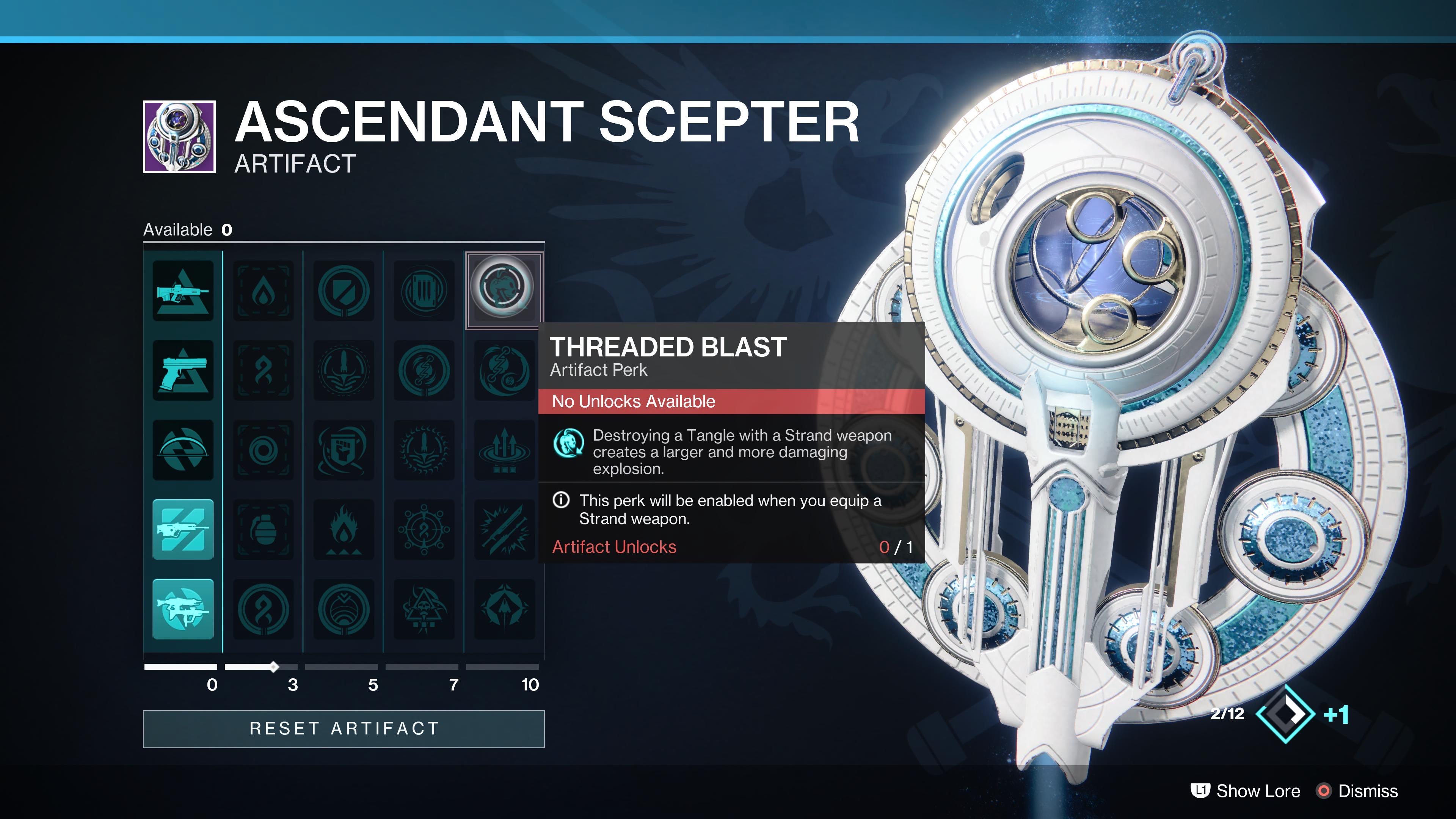1456x819 pixels.
Task: Open the Ascendant Scepter artifact thumbnail
Action: click(179, 137)
